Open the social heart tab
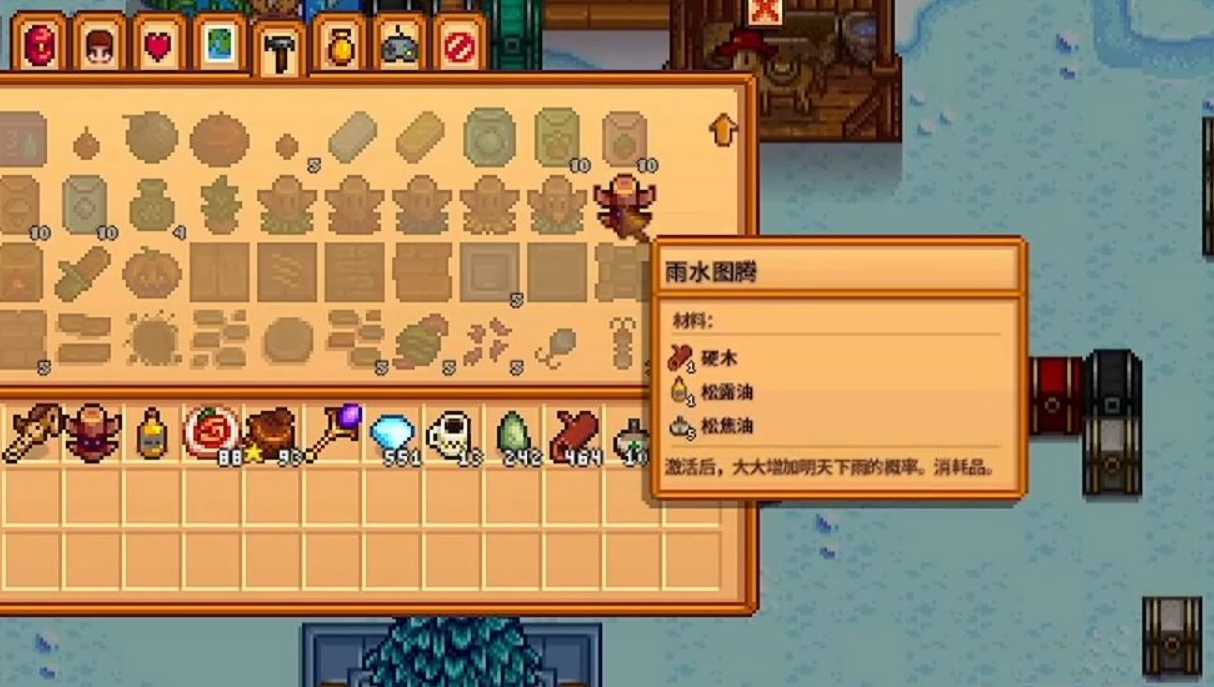This screenshot has width=1214, height=687. (x=158, y=45)
